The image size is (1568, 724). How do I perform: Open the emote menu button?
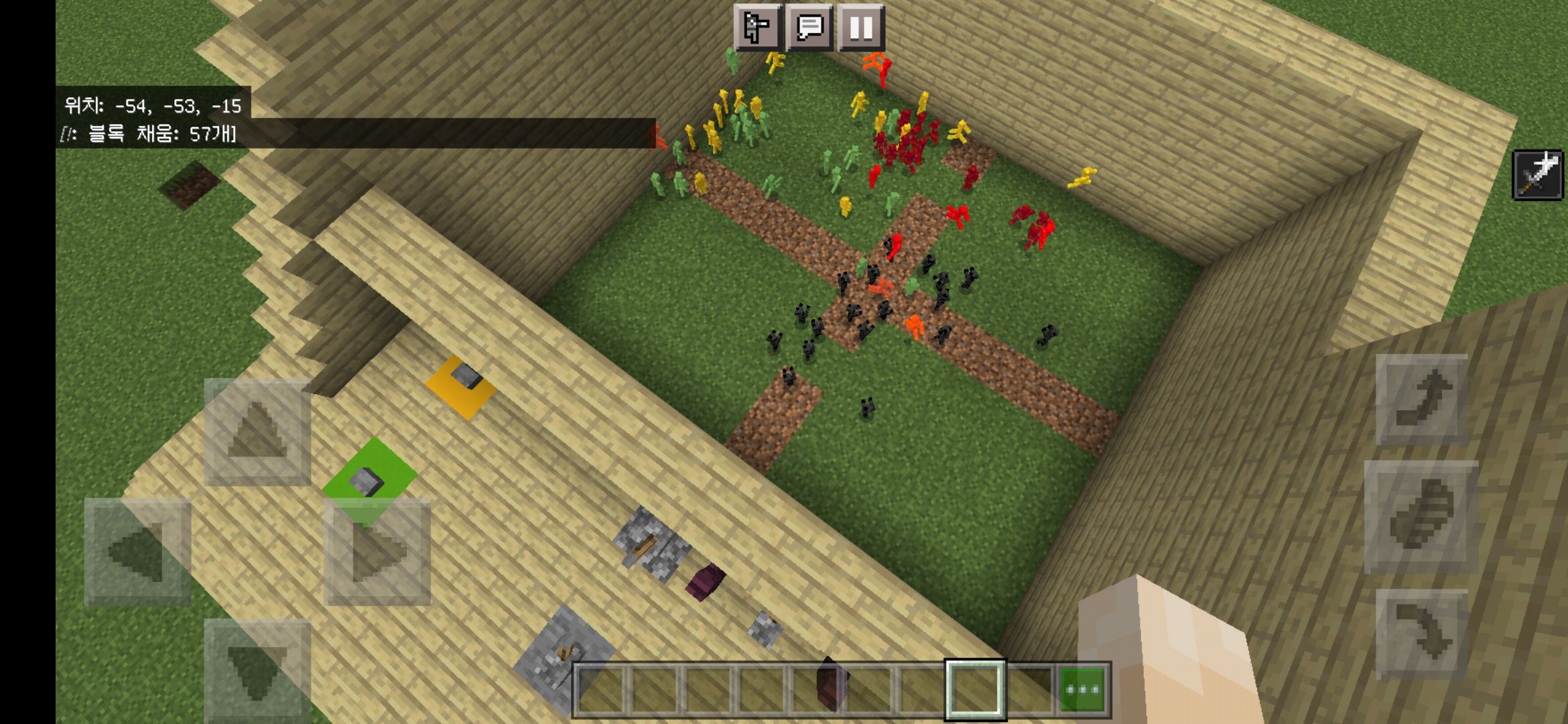point(757,28)
